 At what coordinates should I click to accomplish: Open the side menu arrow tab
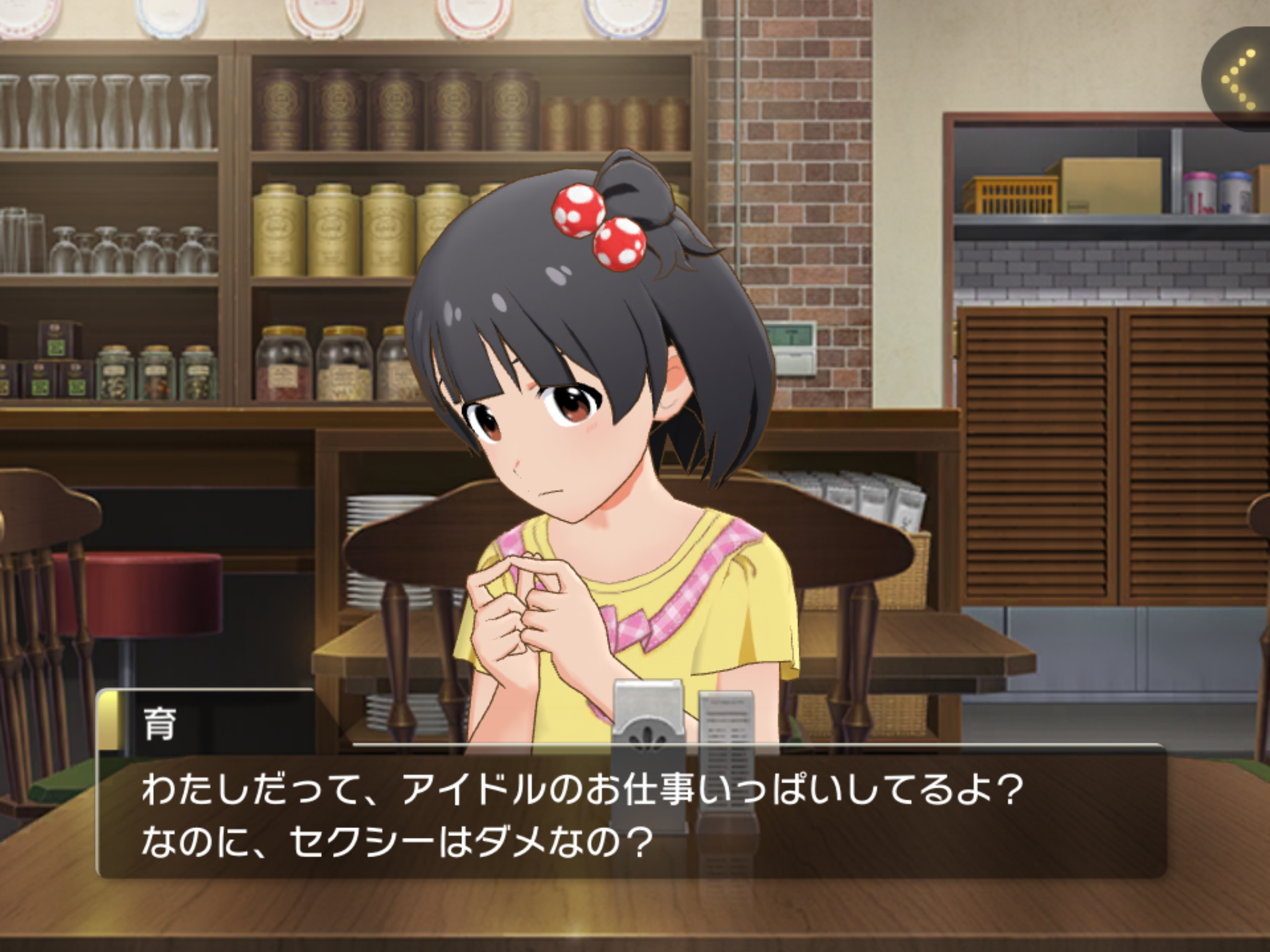[x=1238, y=81]
